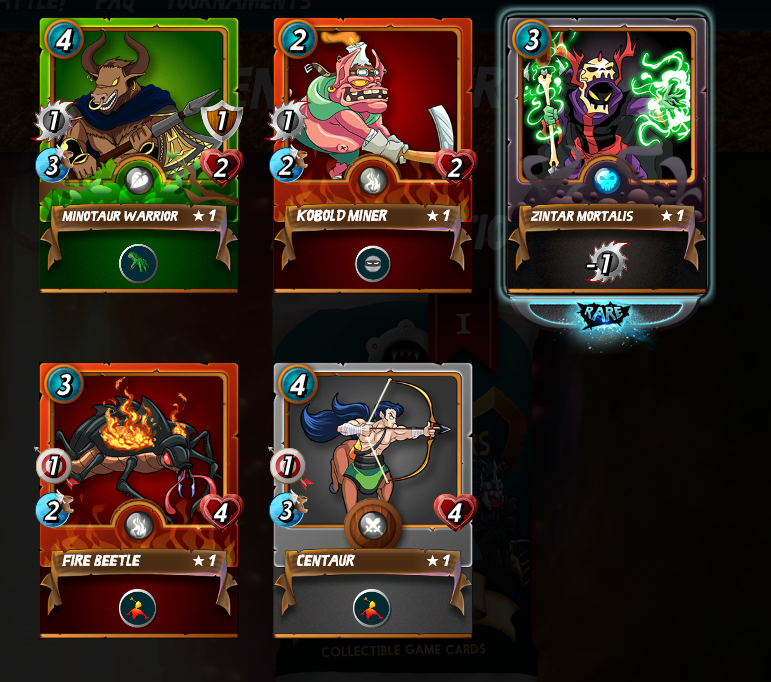Click the Centaur's ability icon

372,608
